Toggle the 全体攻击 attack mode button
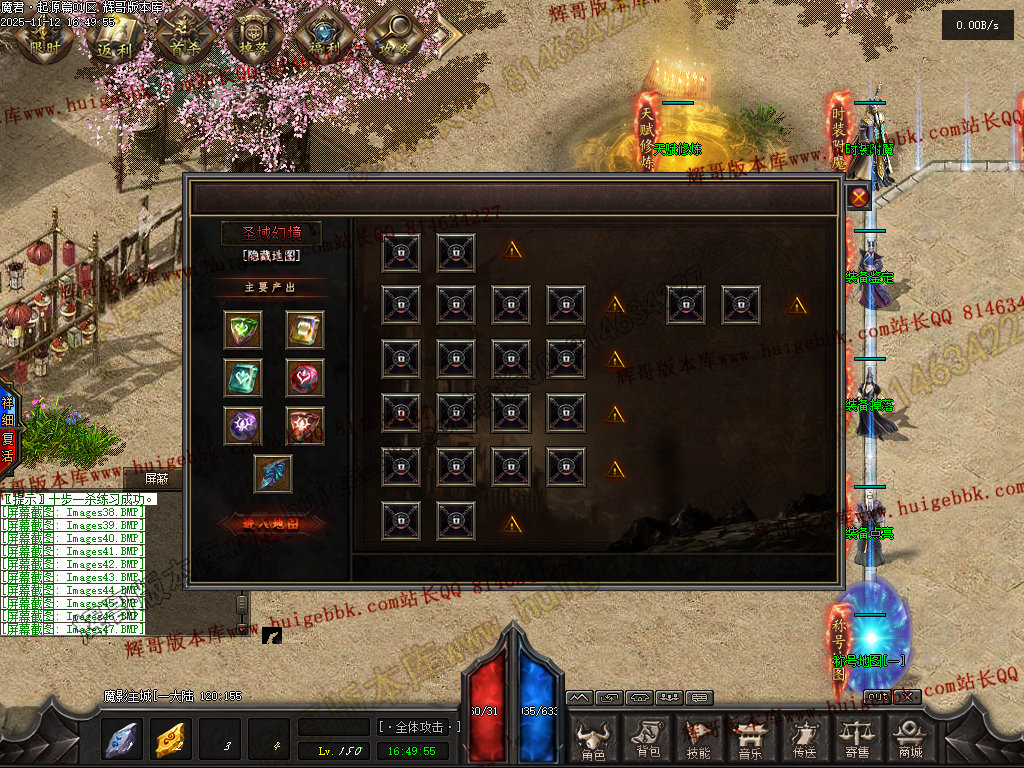Viewport: 1024px width, 768px height. 417,727
